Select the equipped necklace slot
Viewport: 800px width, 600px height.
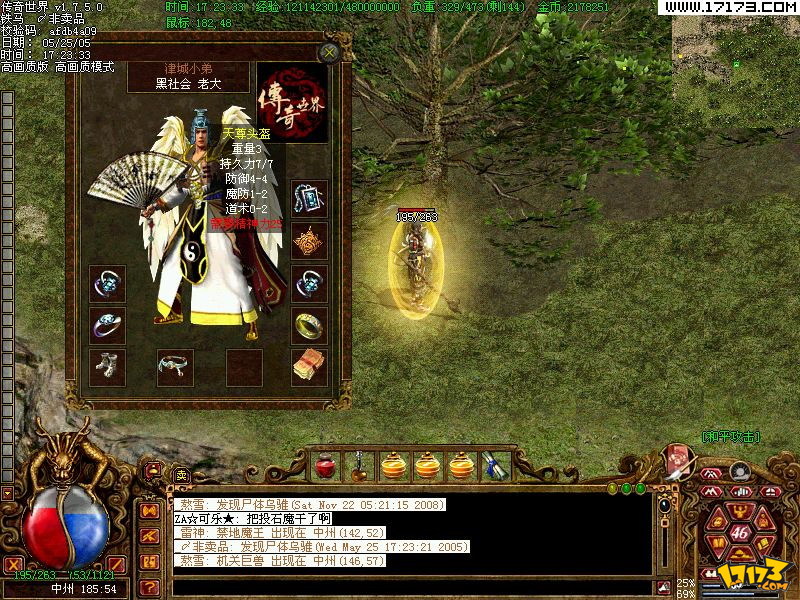[309, 199]
